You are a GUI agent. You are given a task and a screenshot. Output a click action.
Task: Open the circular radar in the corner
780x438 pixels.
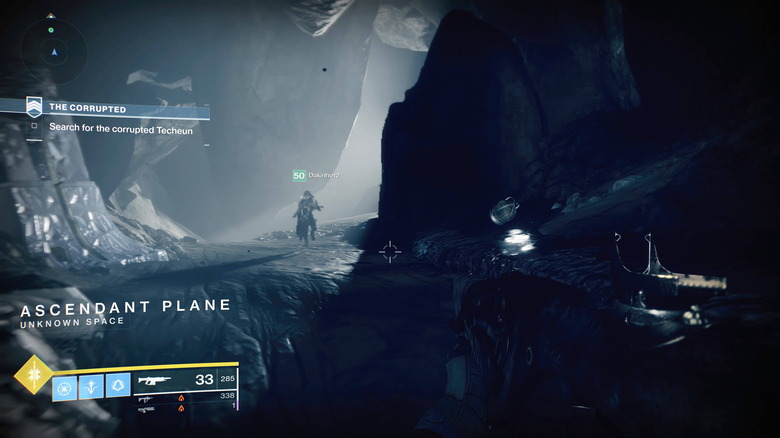click(54, 49)
